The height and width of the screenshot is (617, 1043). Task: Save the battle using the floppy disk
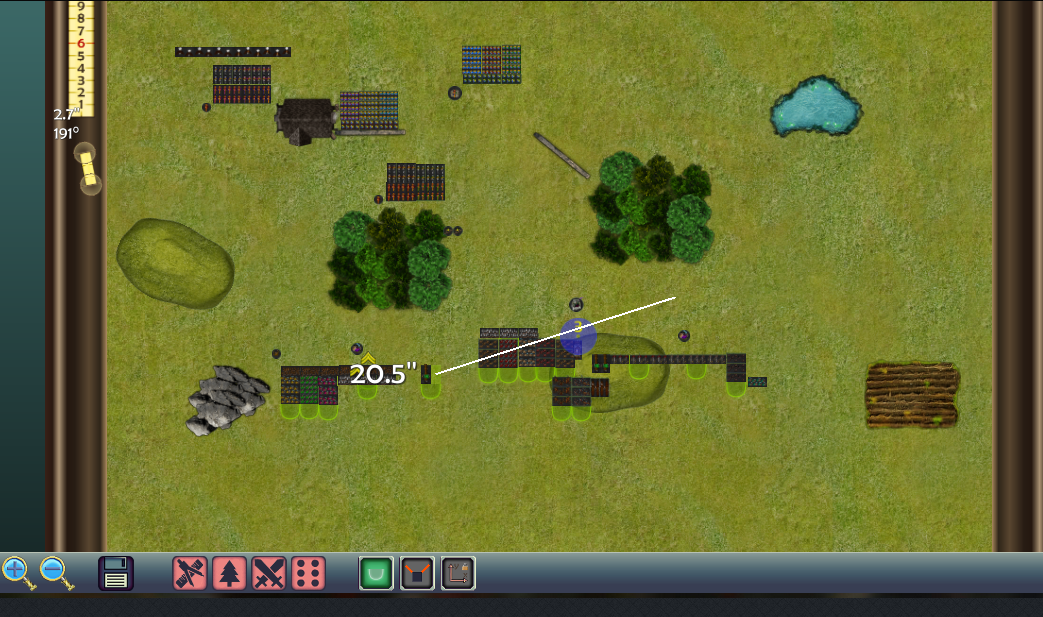click(x=116, y=573)
